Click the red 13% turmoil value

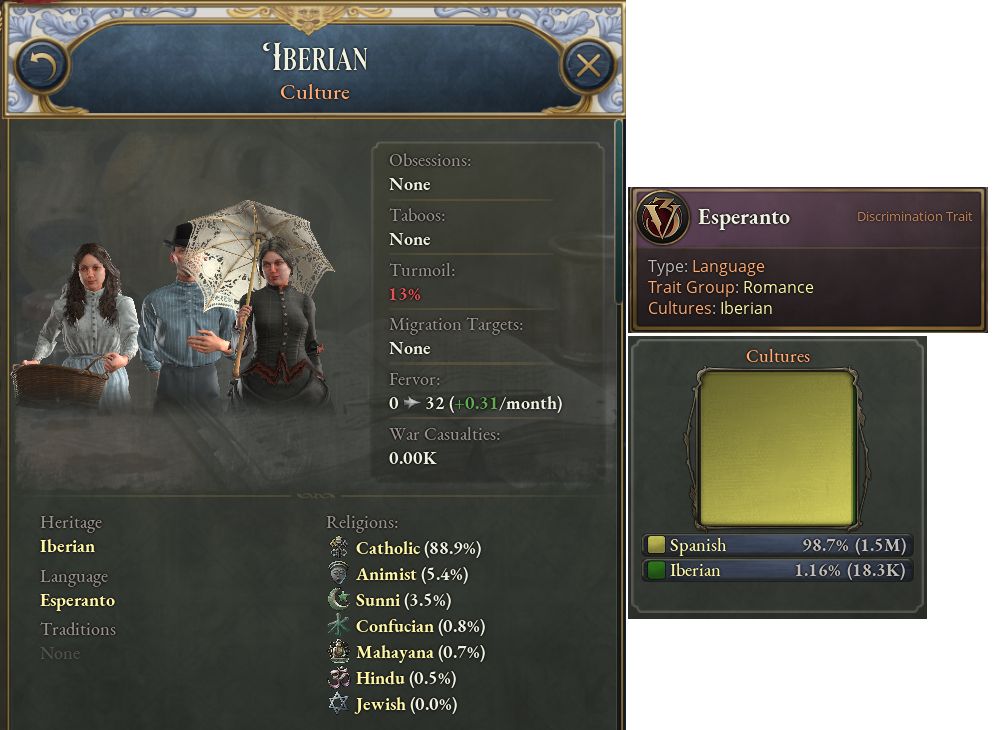(405, 294)
